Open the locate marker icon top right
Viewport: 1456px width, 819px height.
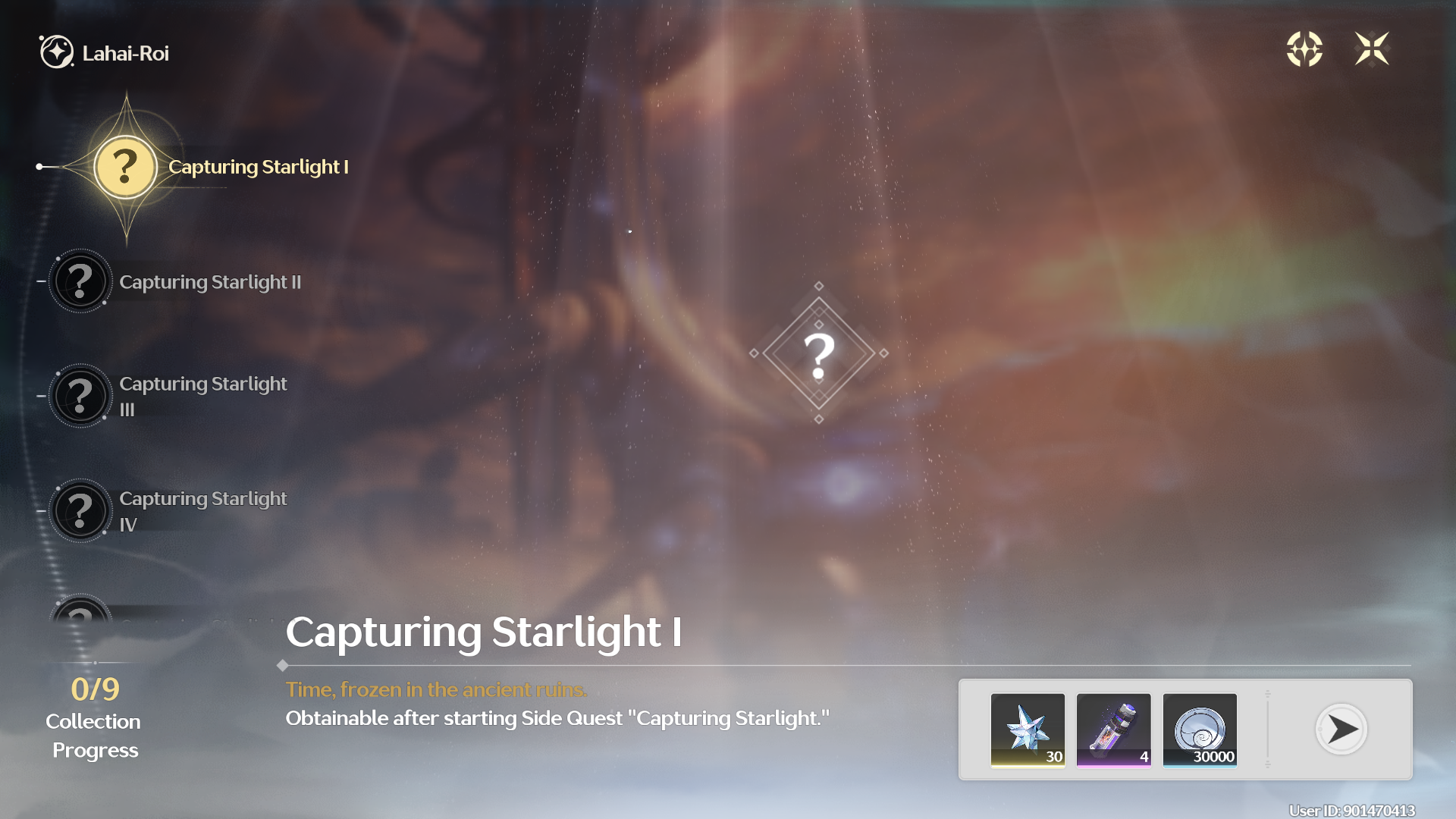(1306, 49)
